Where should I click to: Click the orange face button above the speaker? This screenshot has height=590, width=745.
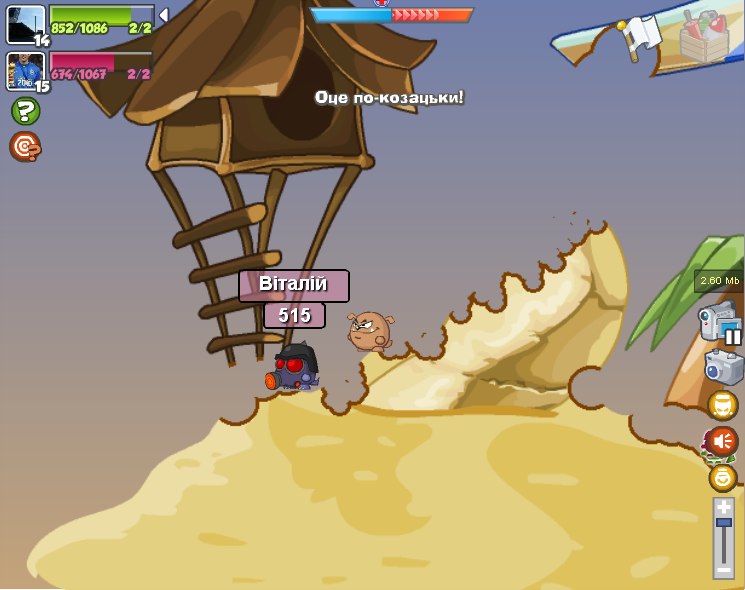(722, 405)
